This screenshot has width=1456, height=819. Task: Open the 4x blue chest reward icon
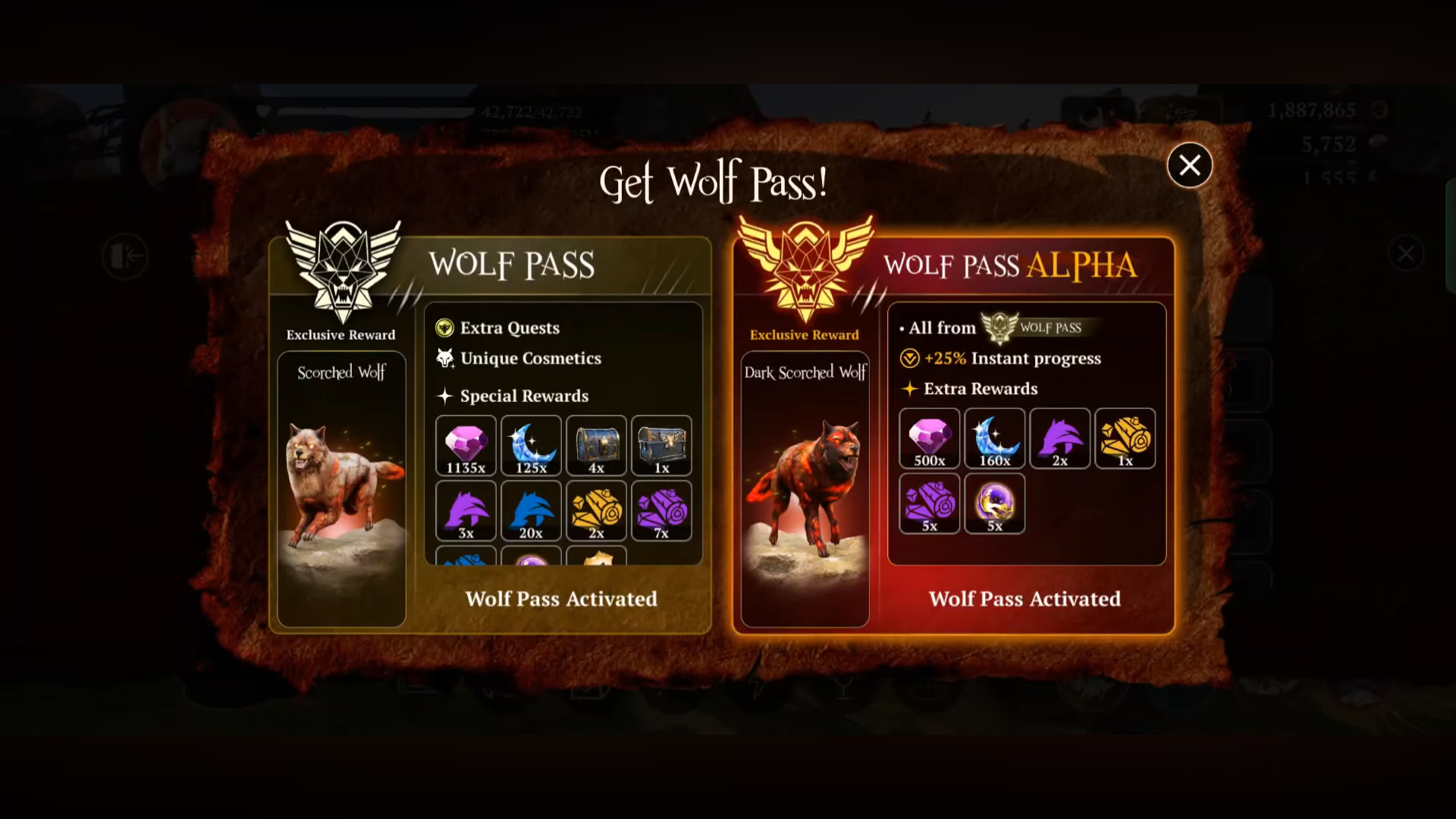click(595, 446)
